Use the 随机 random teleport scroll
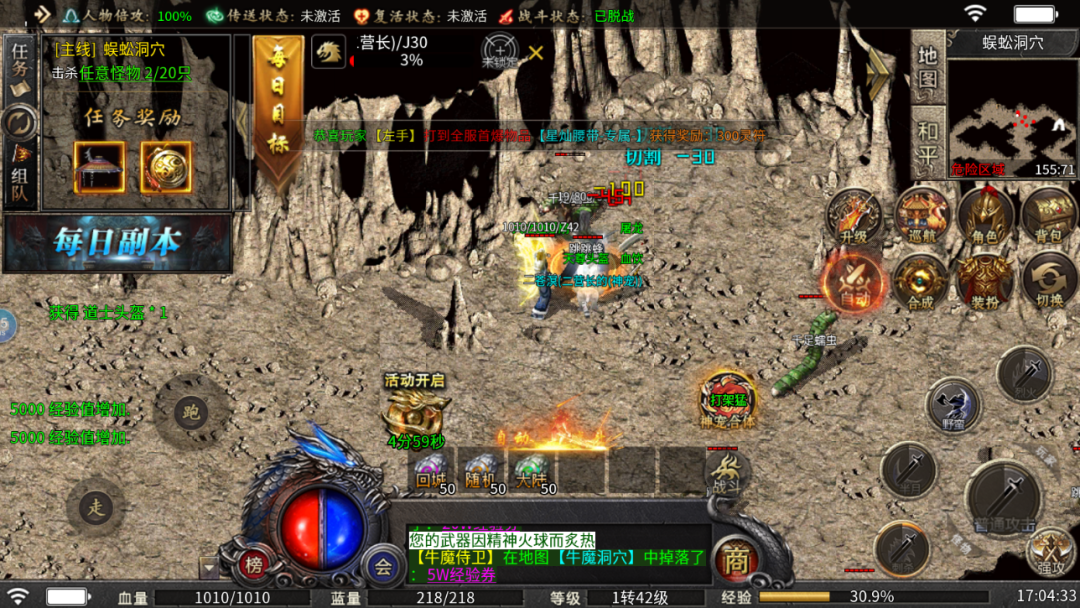 pos(481,471)
